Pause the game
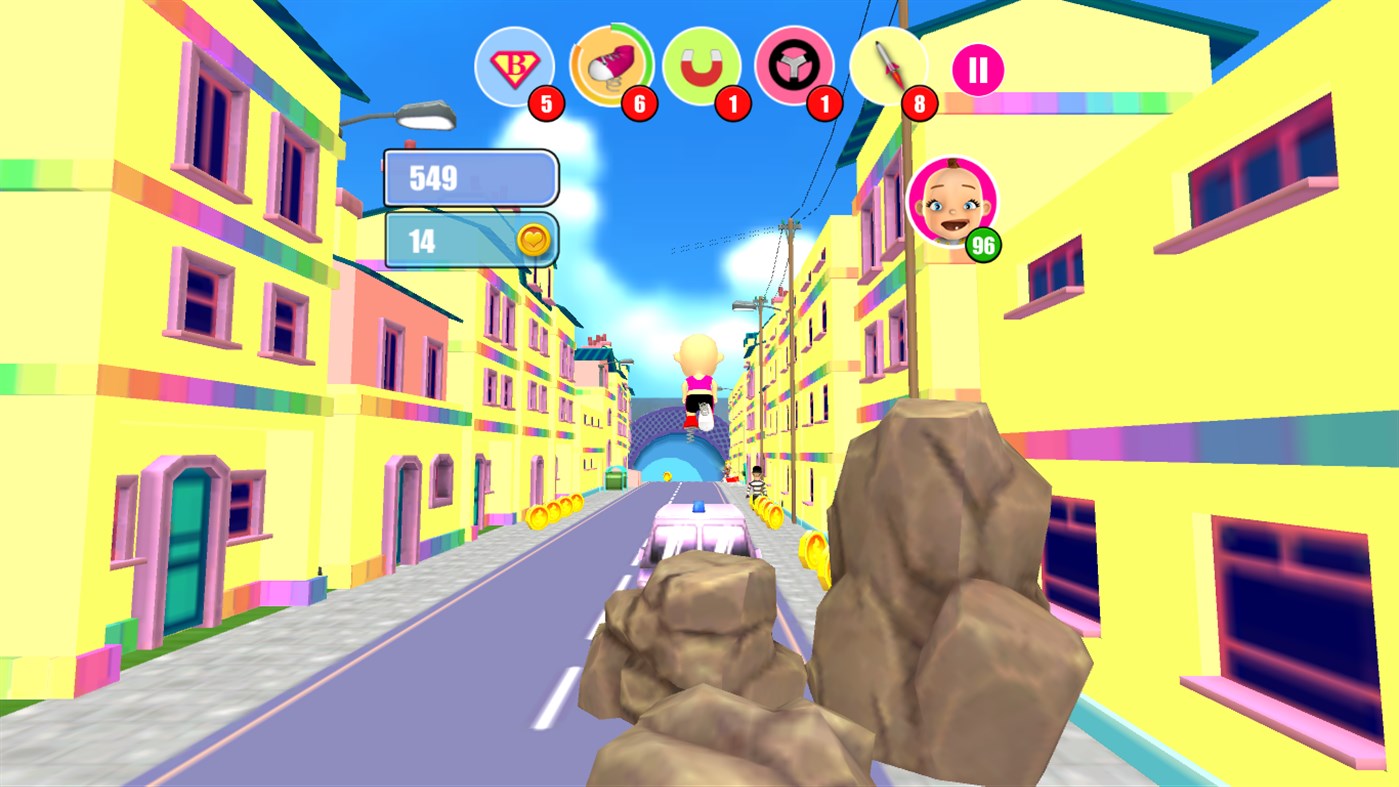Screen dimensions: 1399x787 (x=977, y=68)
